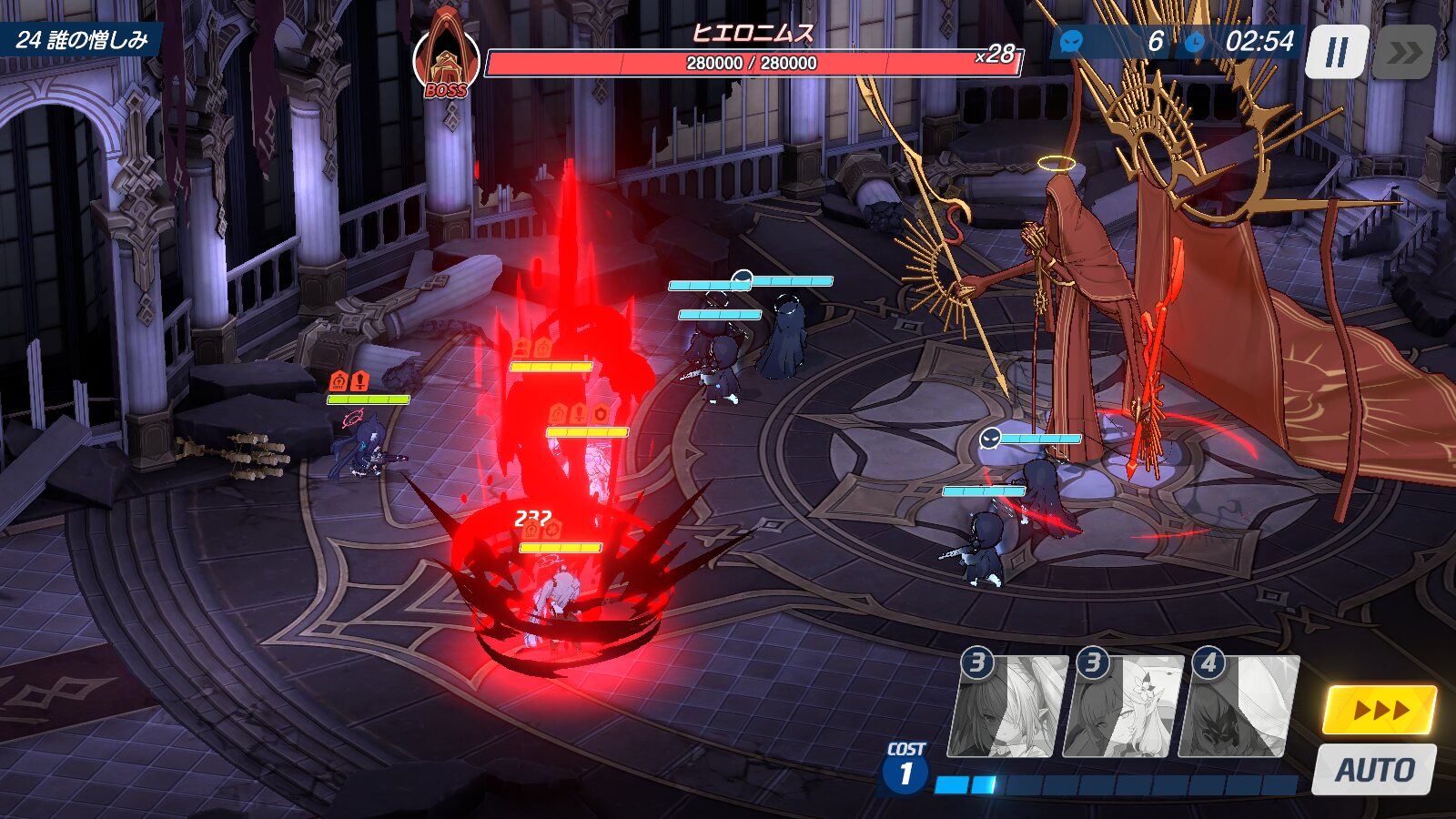
Task: Pause the battle
Action: (x=1336, y=52)
